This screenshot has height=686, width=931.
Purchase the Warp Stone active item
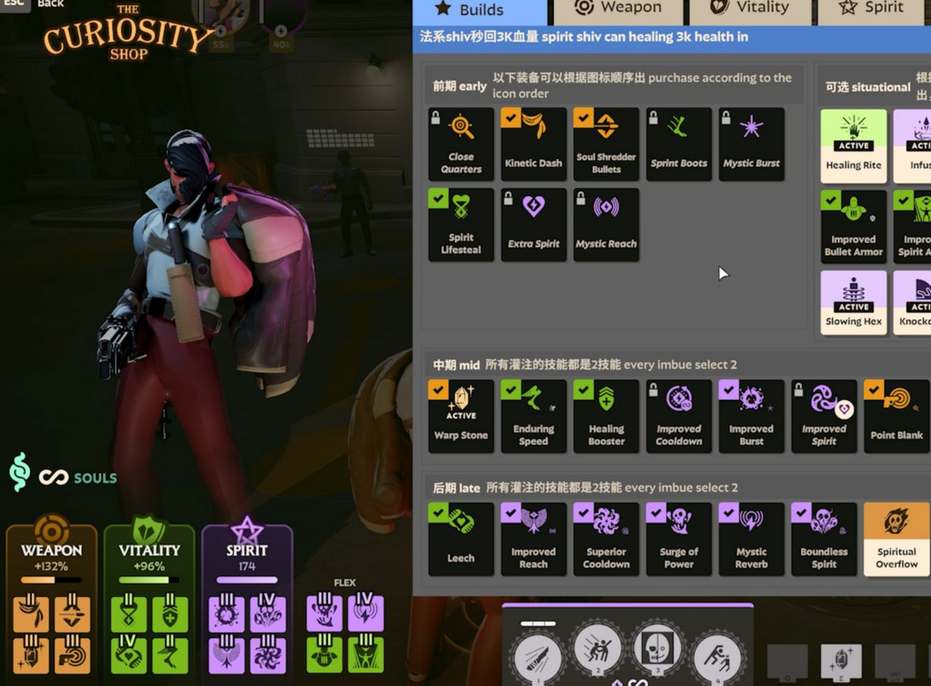[x=461, y=415]
